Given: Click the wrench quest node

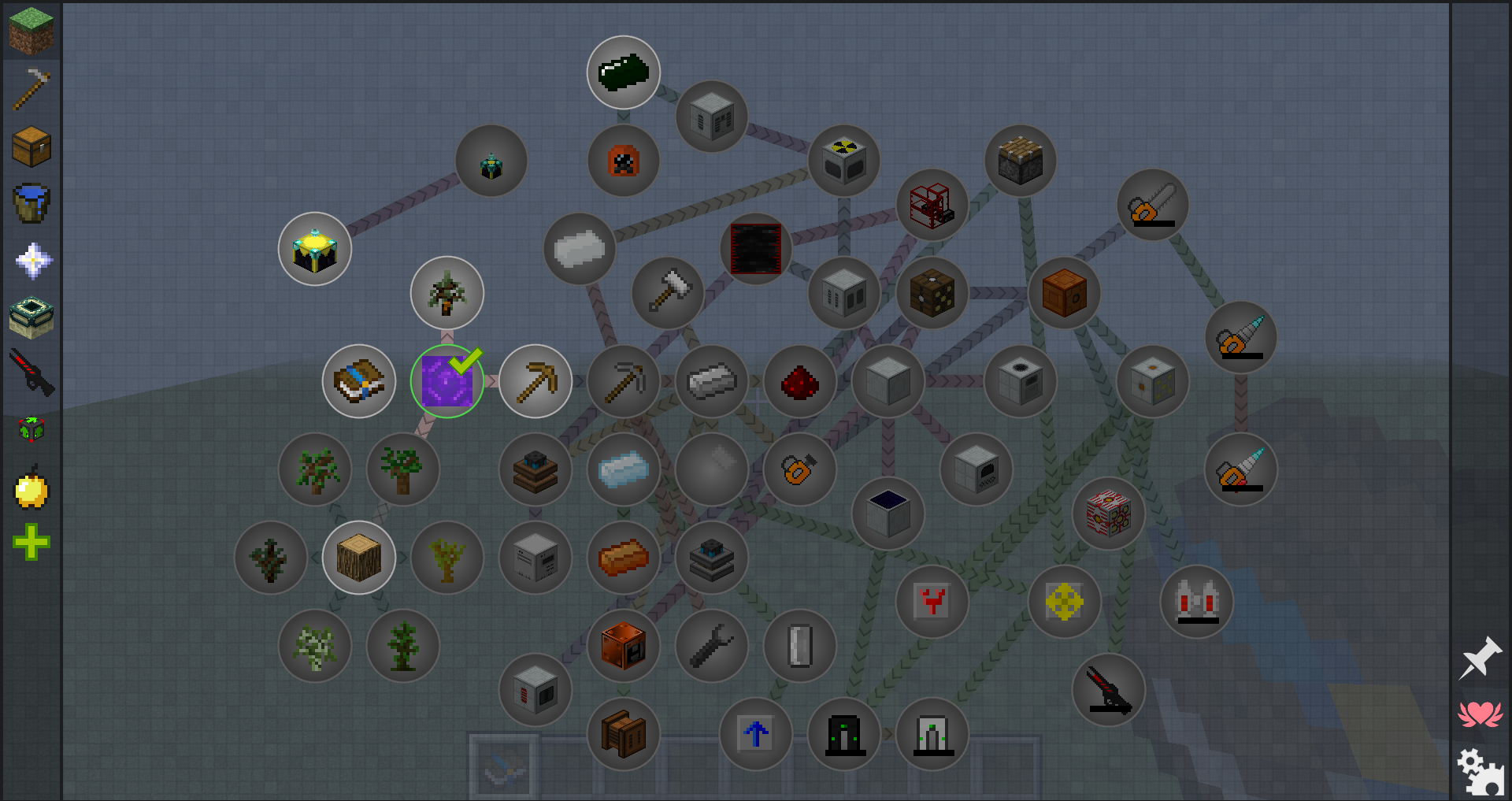Looking at the screenshot, I should (x=711, y=646).
